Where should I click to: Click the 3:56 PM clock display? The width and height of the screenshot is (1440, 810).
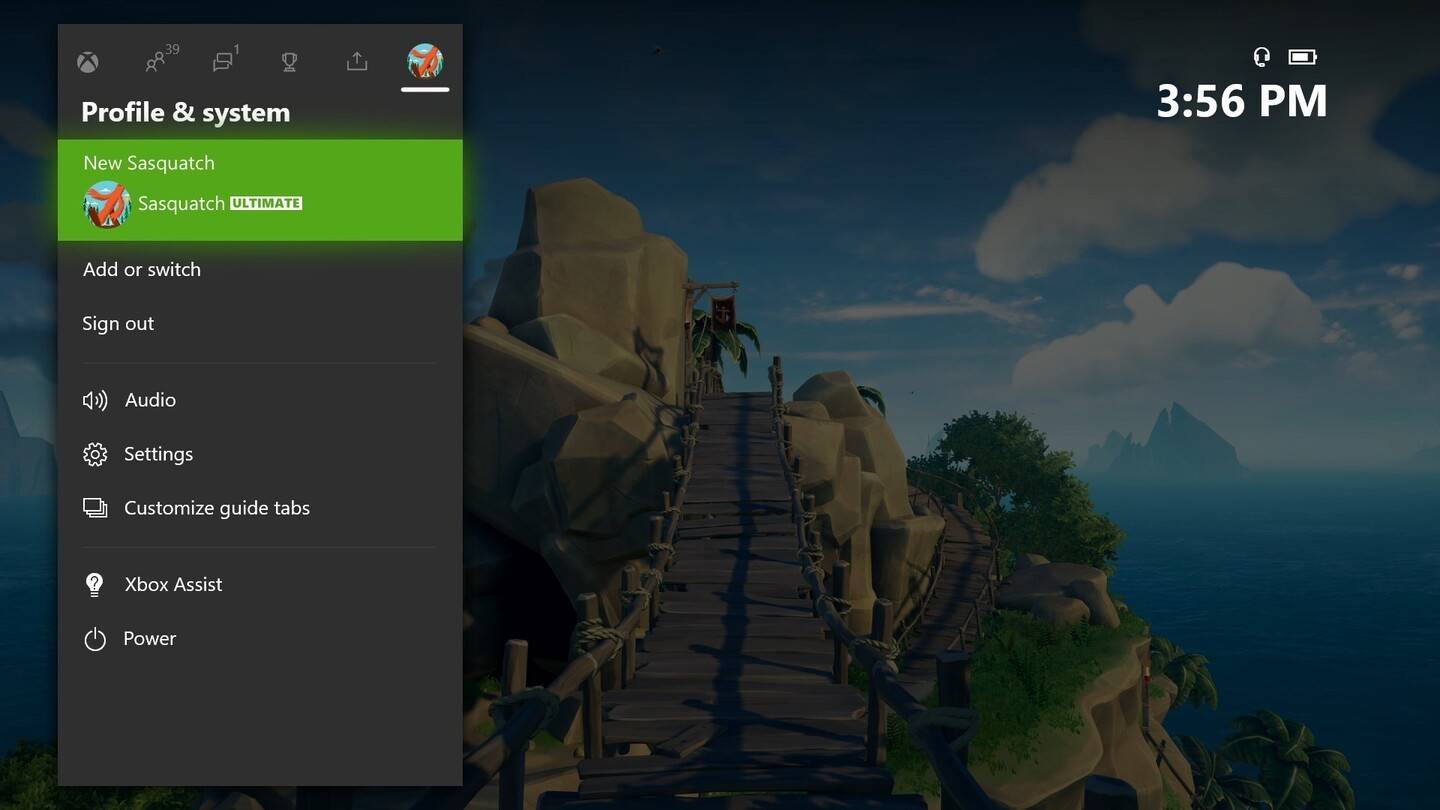pyautogui.click(x=1243, y=100)
